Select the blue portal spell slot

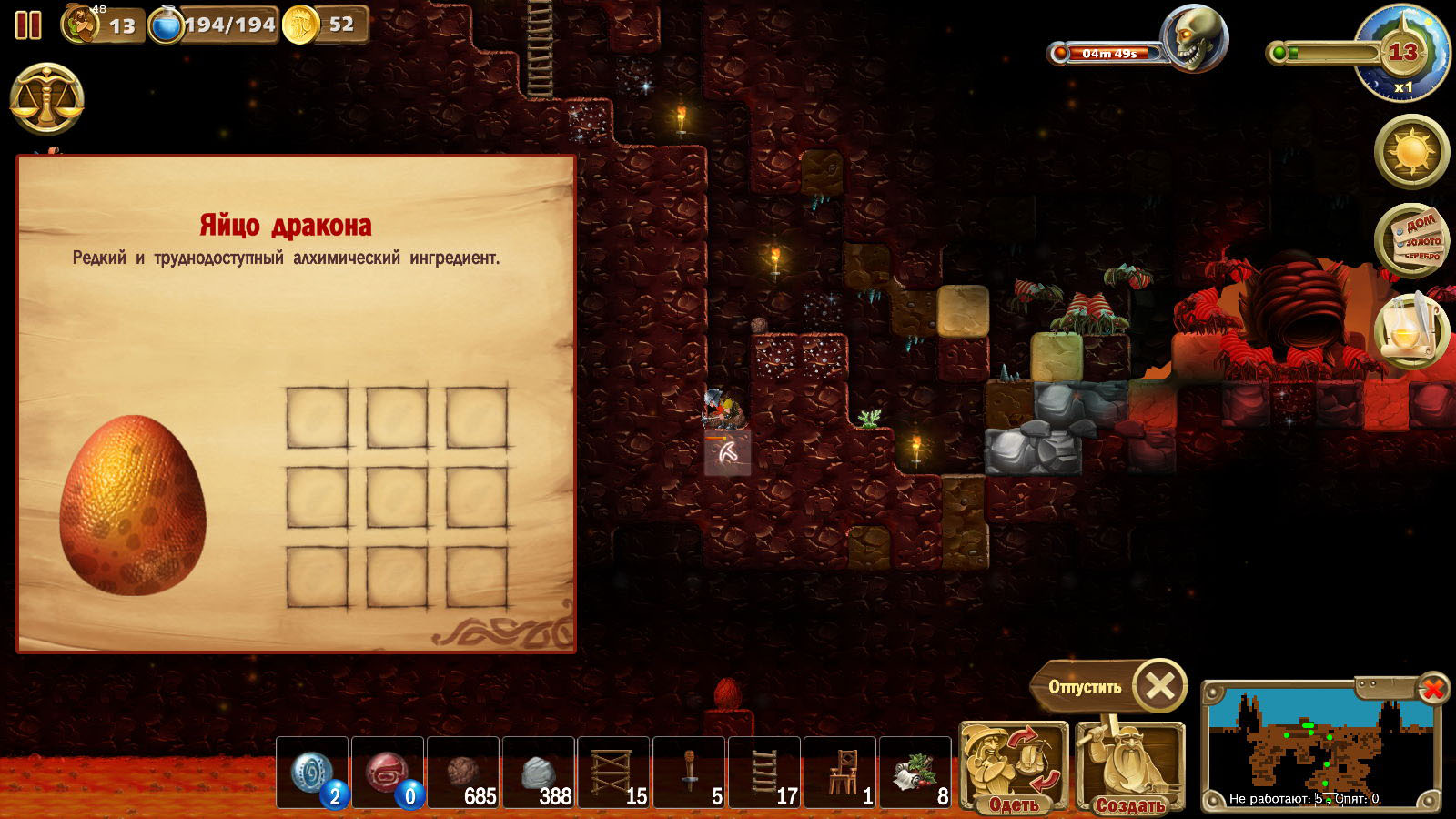click(x=312, y=773)
